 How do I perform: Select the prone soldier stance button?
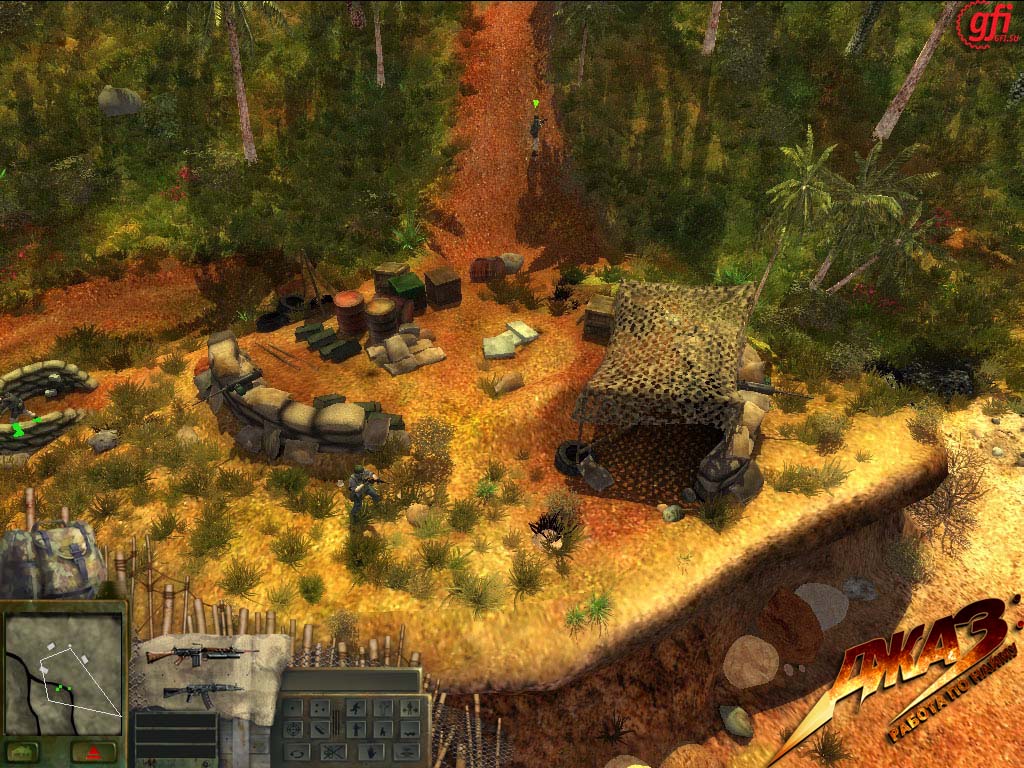tap(410, 730)
